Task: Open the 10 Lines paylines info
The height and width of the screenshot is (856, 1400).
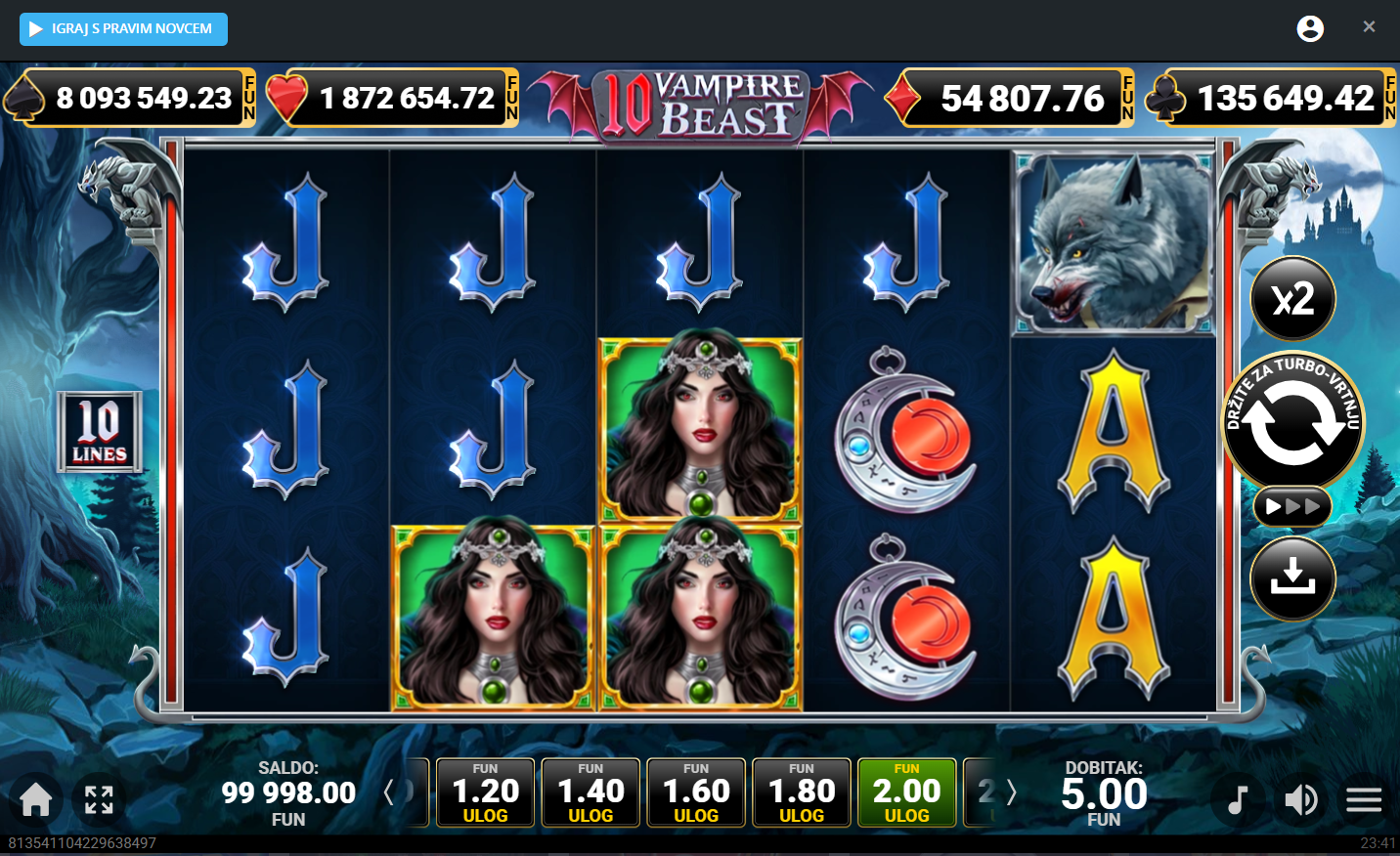Action: (100, 432)
